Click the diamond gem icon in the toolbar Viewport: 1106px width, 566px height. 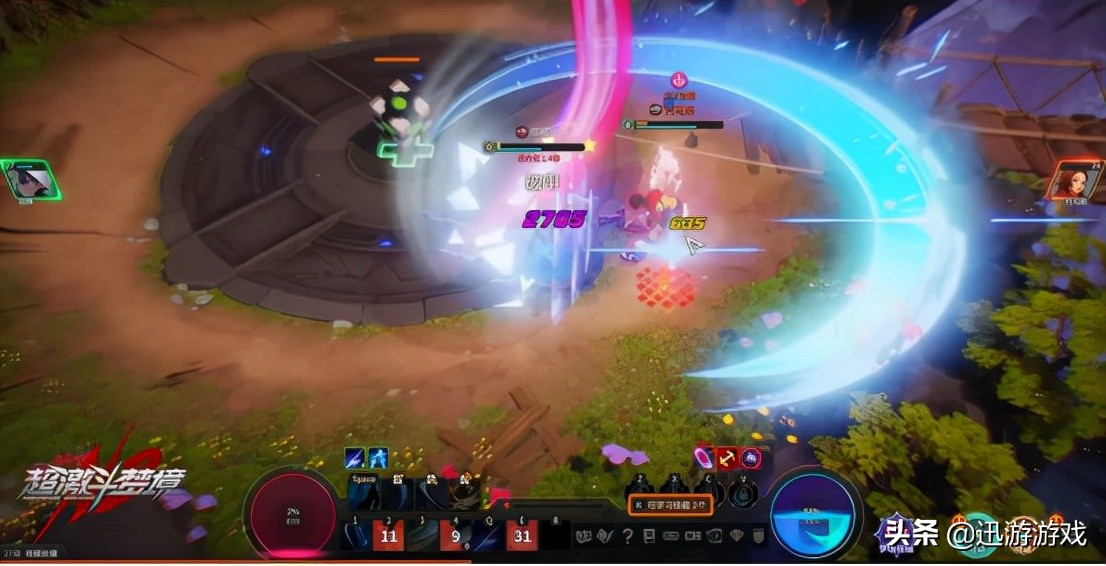click(x=736, y=536)
